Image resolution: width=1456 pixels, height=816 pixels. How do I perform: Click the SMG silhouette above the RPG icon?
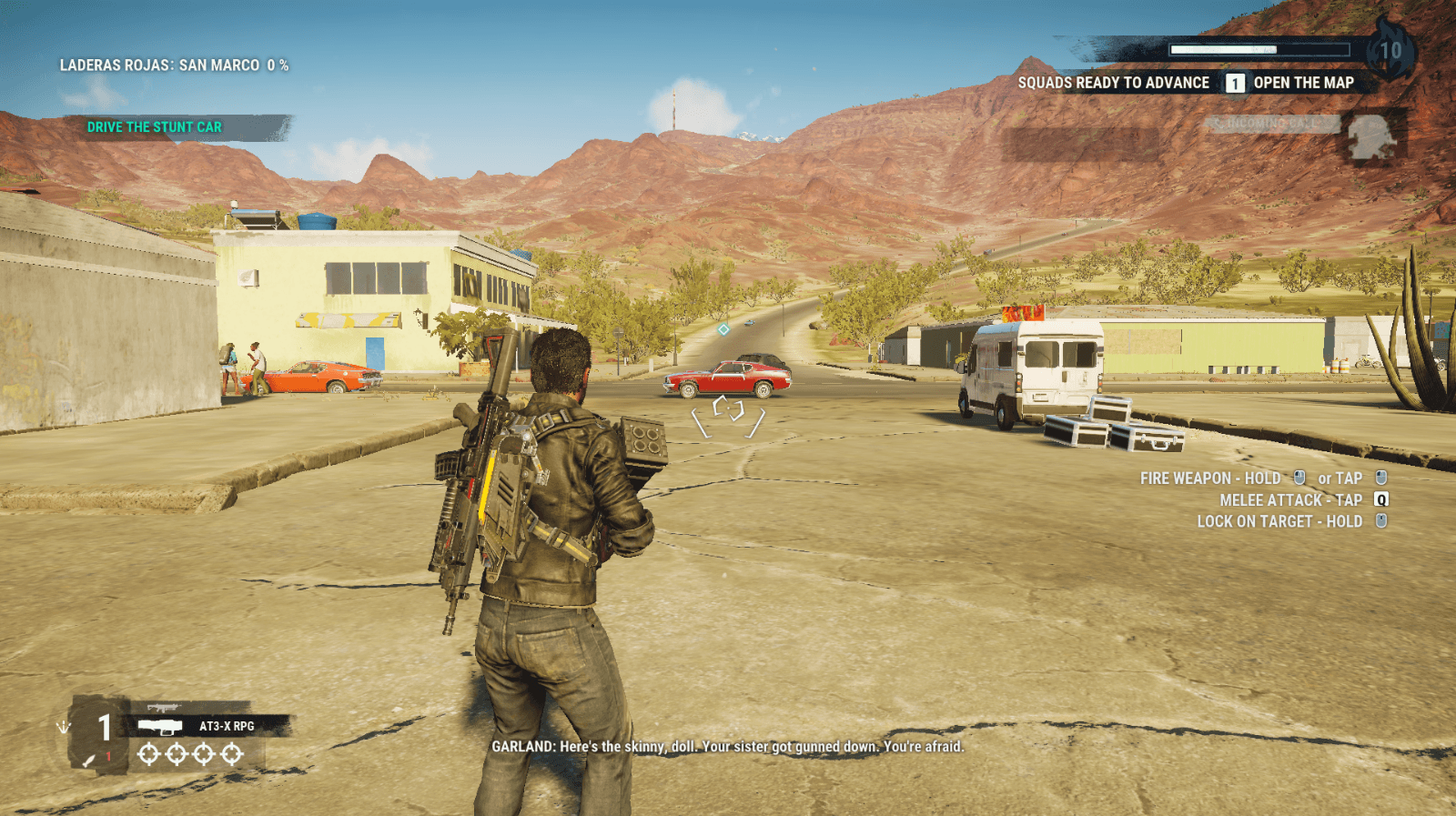(164, 706)
